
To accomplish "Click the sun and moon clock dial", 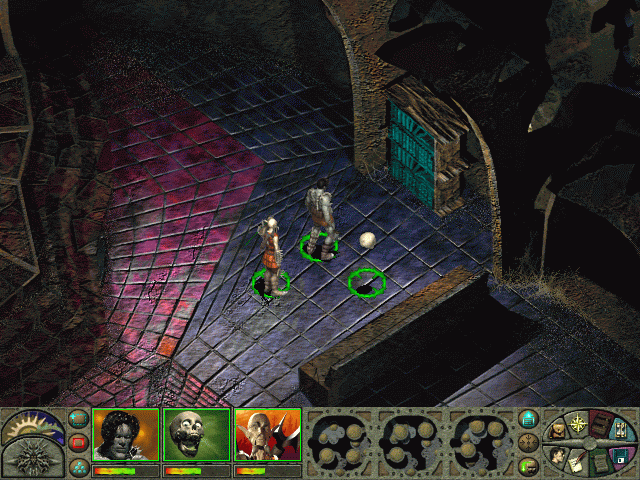I will click(33, 426).
